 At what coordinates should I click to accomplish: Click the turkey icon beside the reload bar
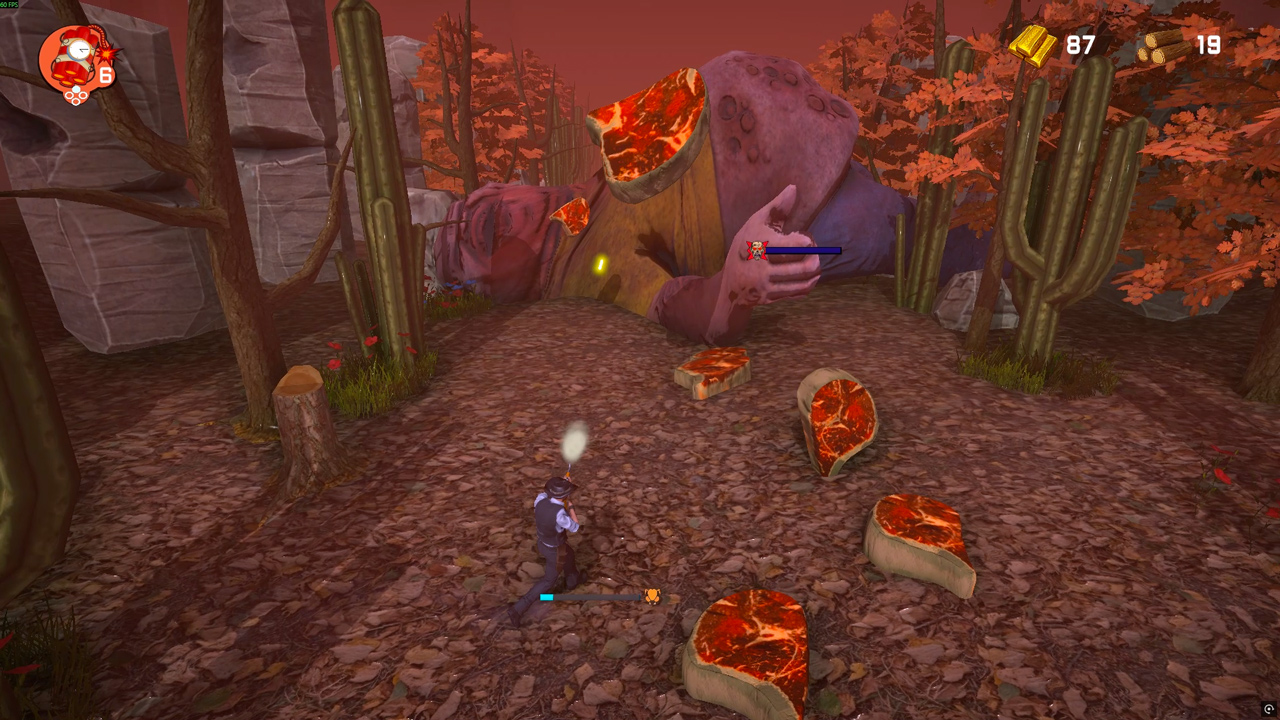pyautogui.click(x=652, y=596)
